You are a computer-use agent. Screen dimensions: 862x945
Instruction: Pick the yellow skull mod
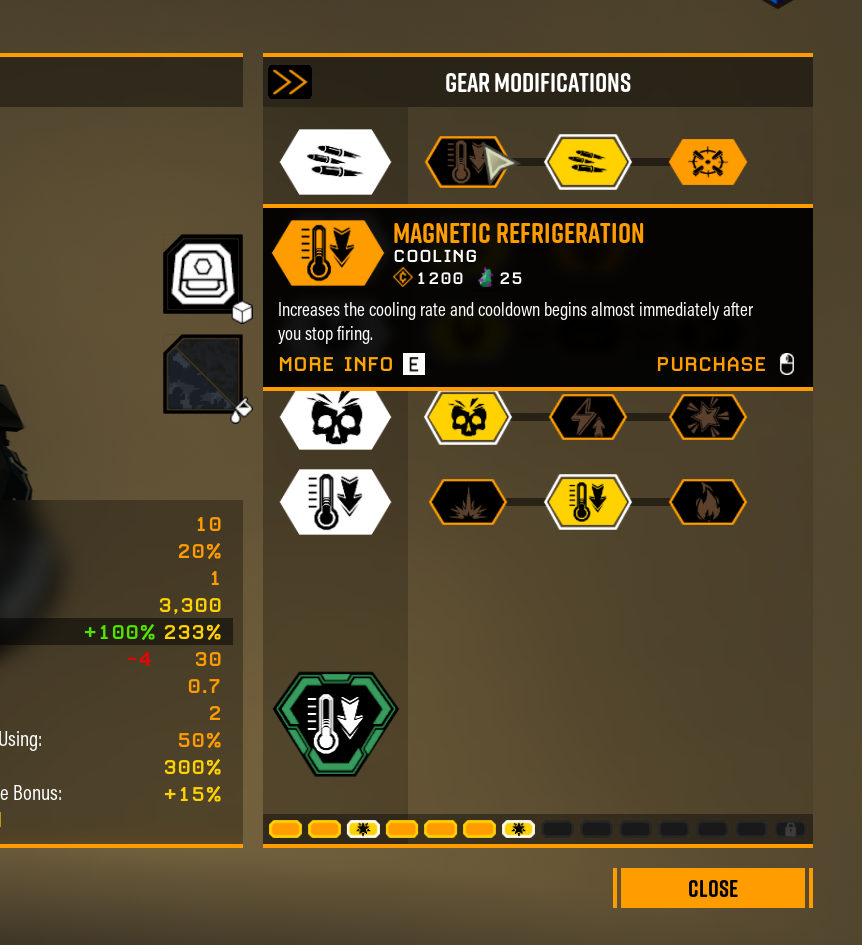pyautogui.click(x=467, y=417)
